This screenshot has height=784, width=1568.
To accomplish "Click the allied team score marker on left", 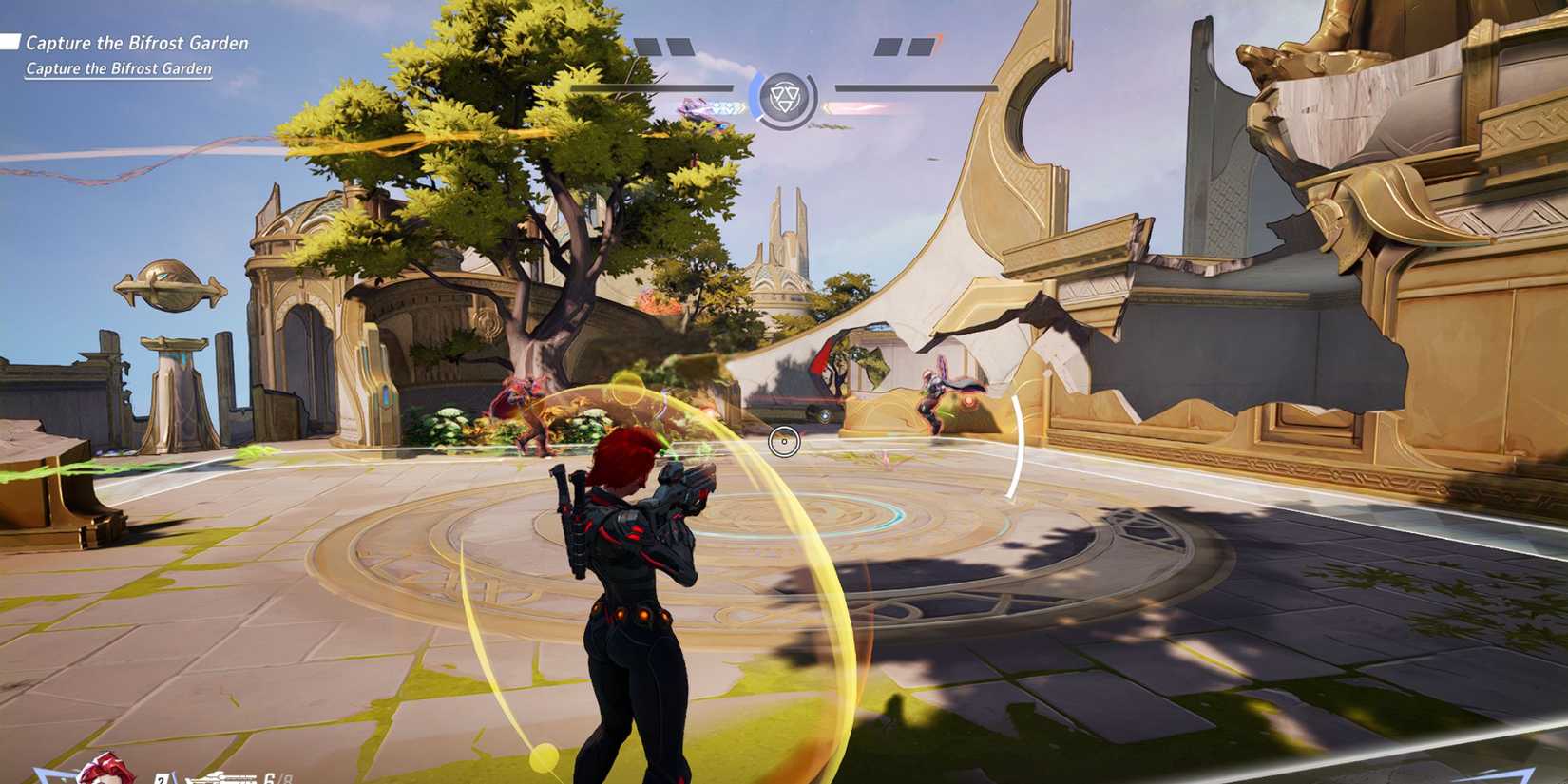I will (x=665, y=46).
